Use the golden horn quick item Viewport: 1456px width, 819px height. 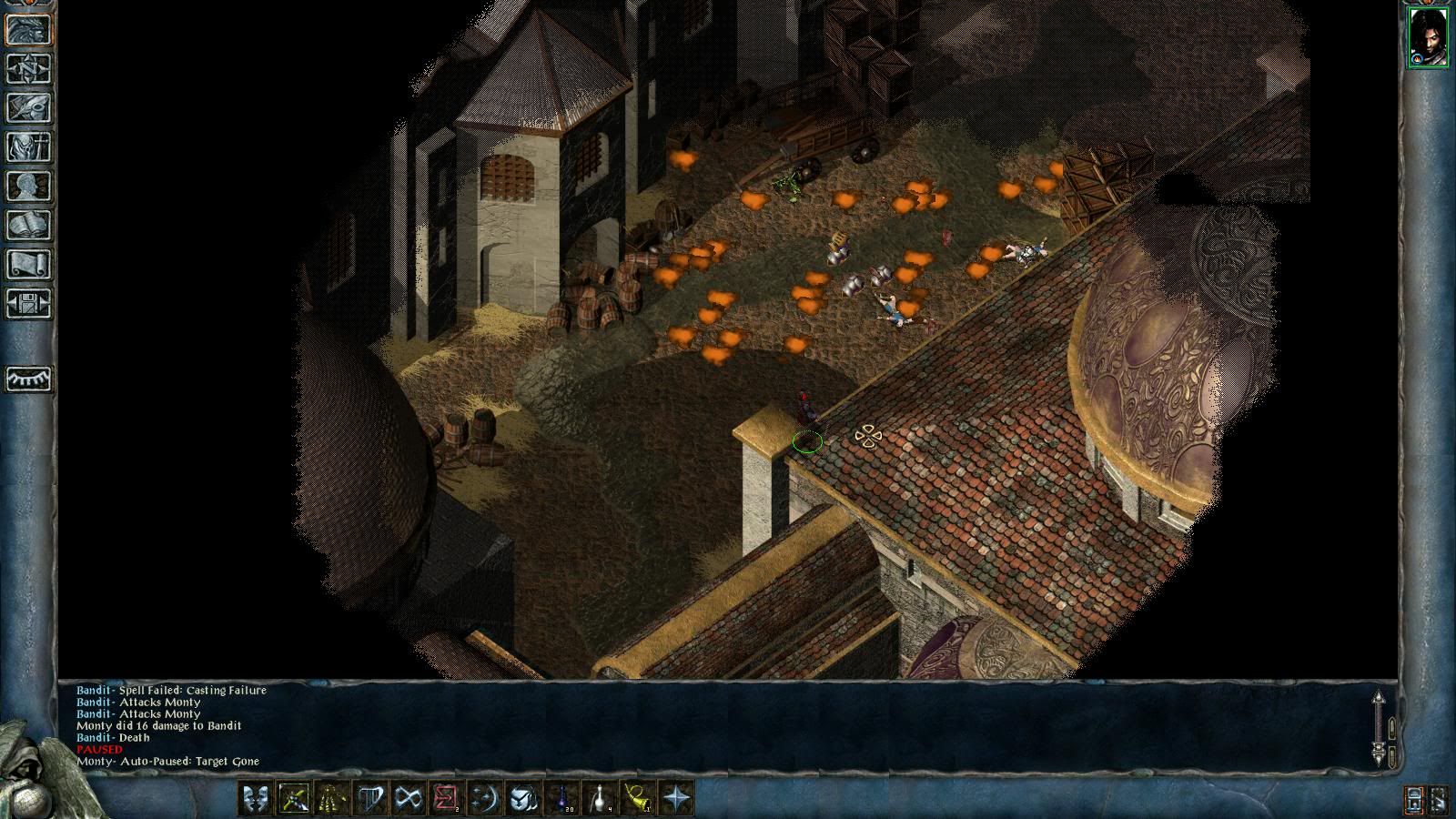click(x=639, y=799)
